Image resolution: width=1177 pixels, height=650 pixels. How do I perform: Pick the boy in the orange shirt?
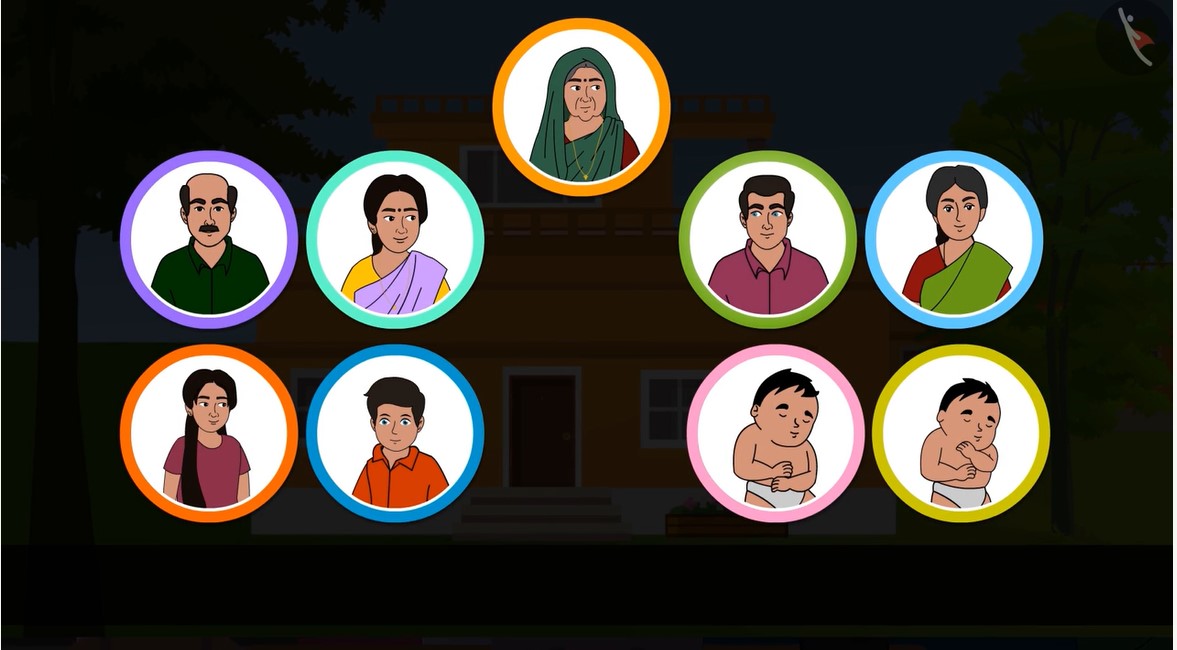click(395, 433)
